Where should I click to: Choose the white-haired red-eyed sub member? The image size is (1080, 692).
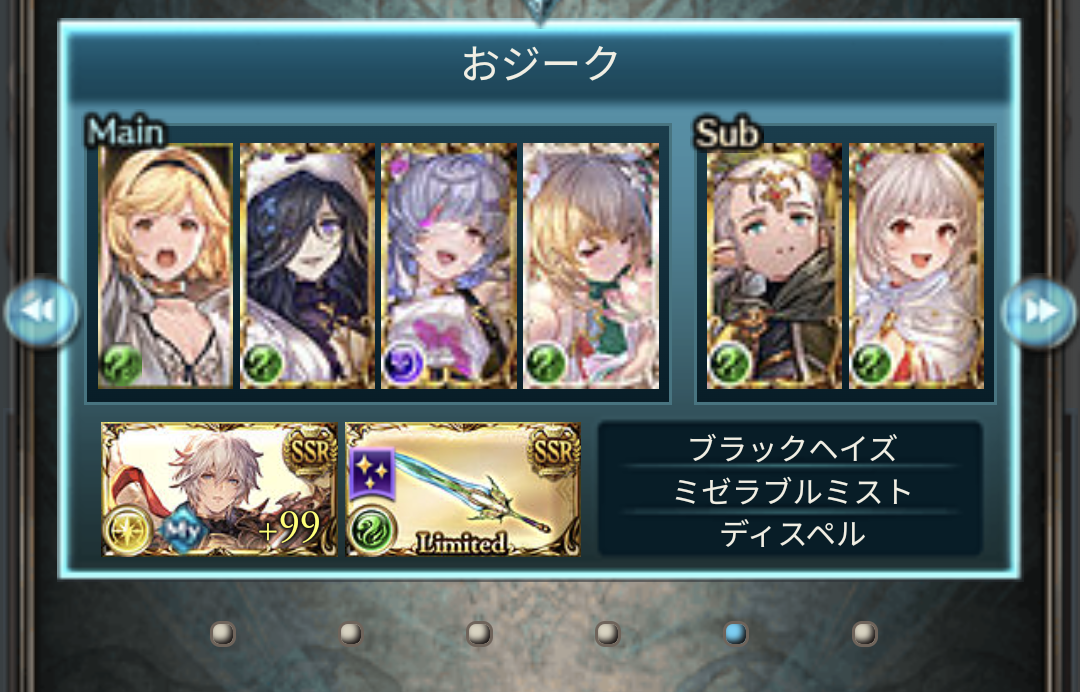click(x=916, y=266)
